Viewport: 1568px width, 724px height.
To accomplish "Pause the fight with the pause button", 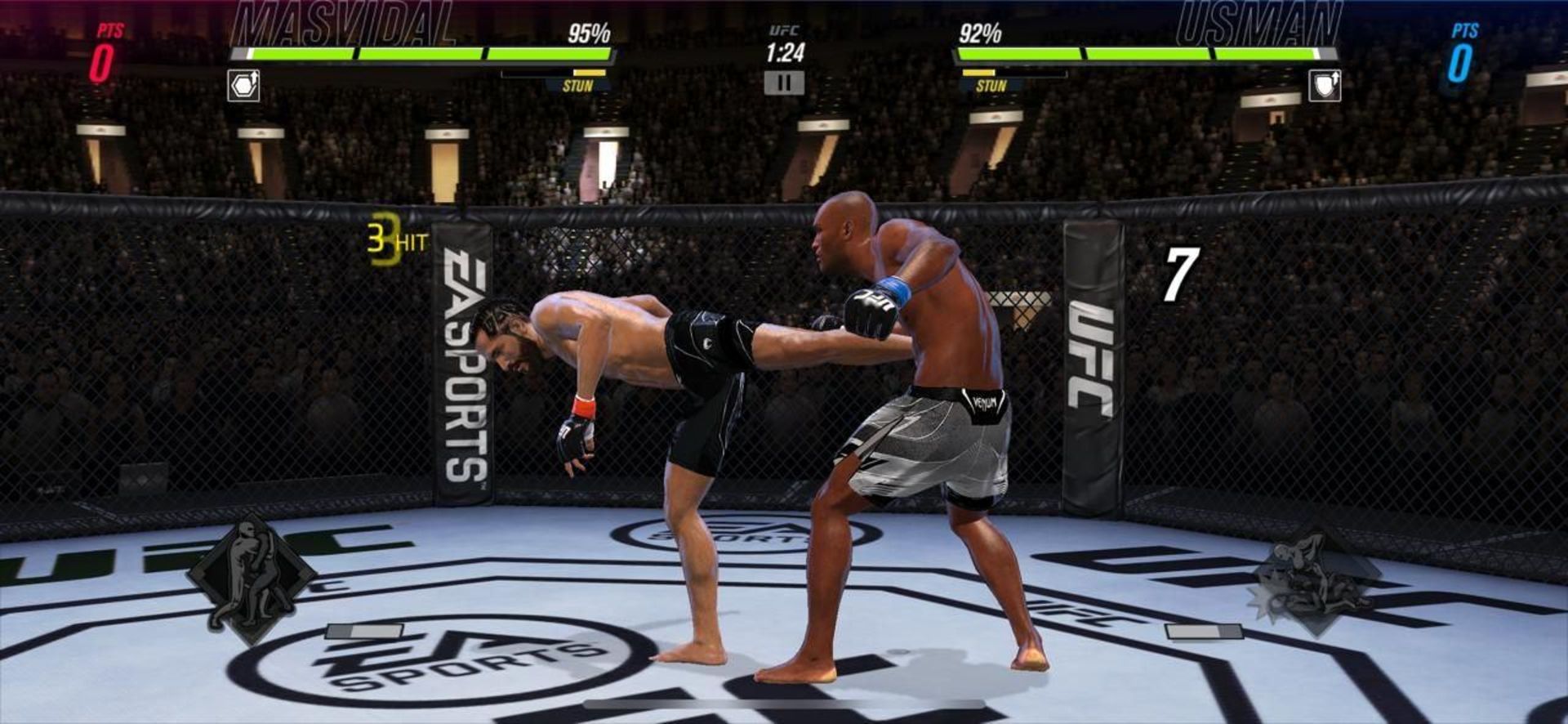I will [x=783, y=82].
